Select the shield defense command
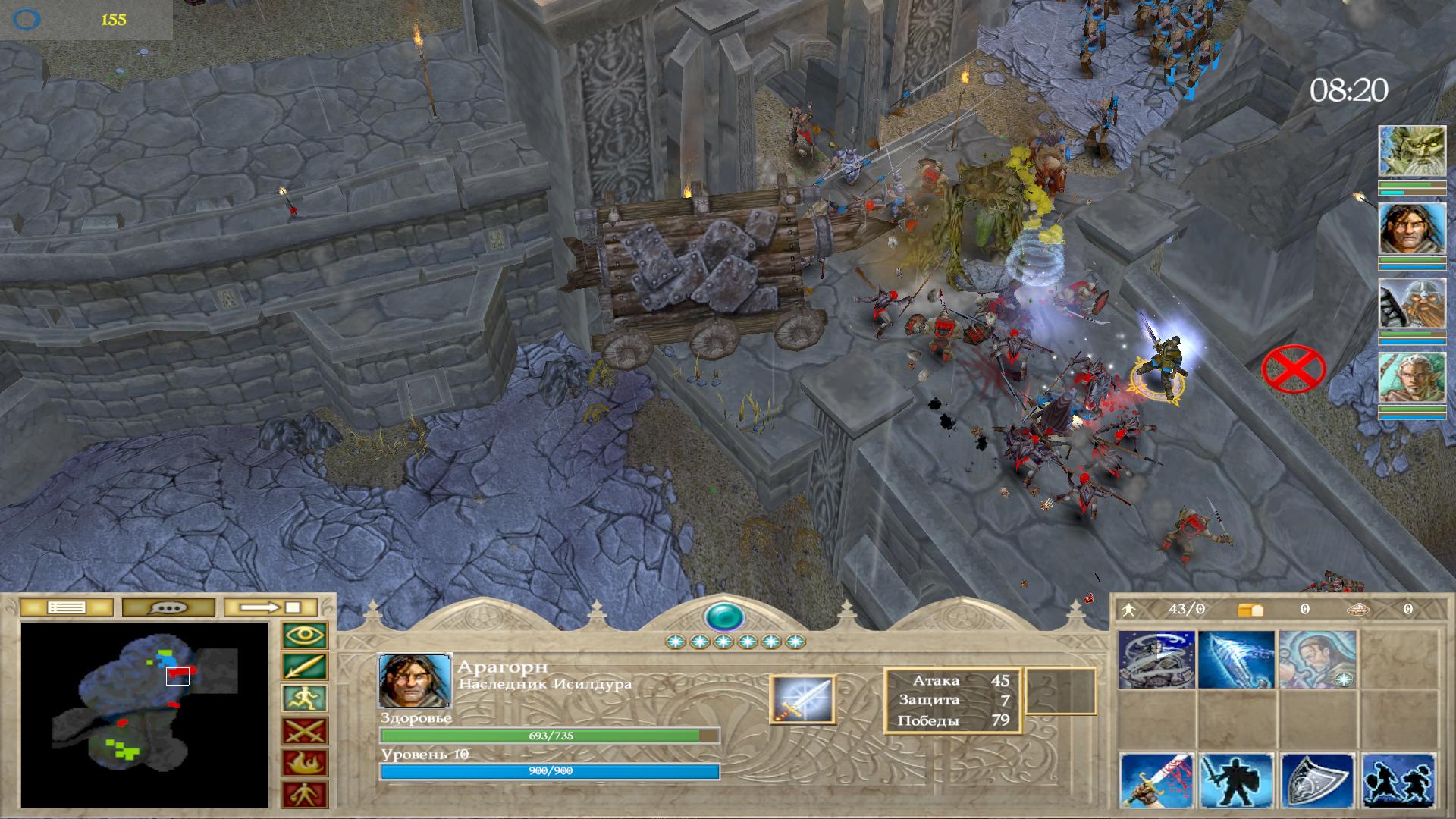1456x819 pixels. click(x=1317, y=781)
